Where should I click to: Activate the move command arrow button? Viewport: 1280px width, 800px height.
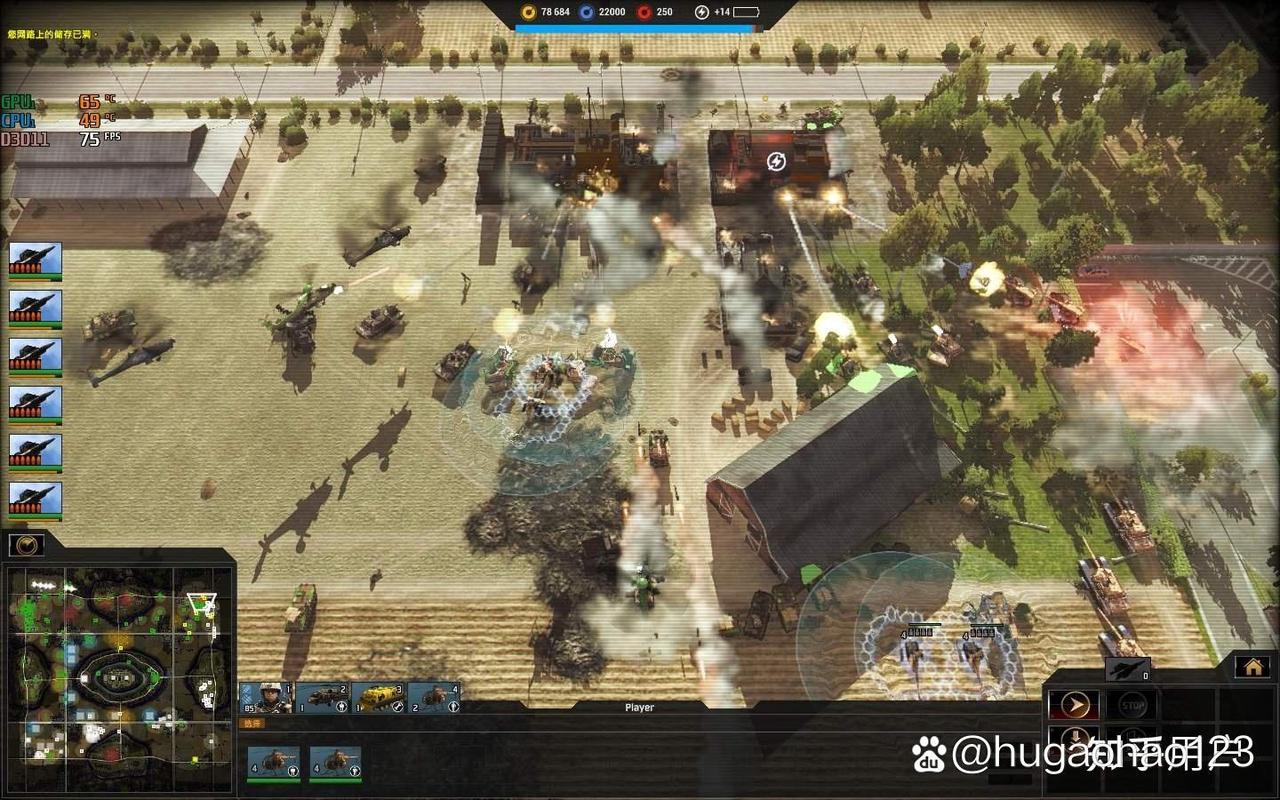(x=1073, y=705)
